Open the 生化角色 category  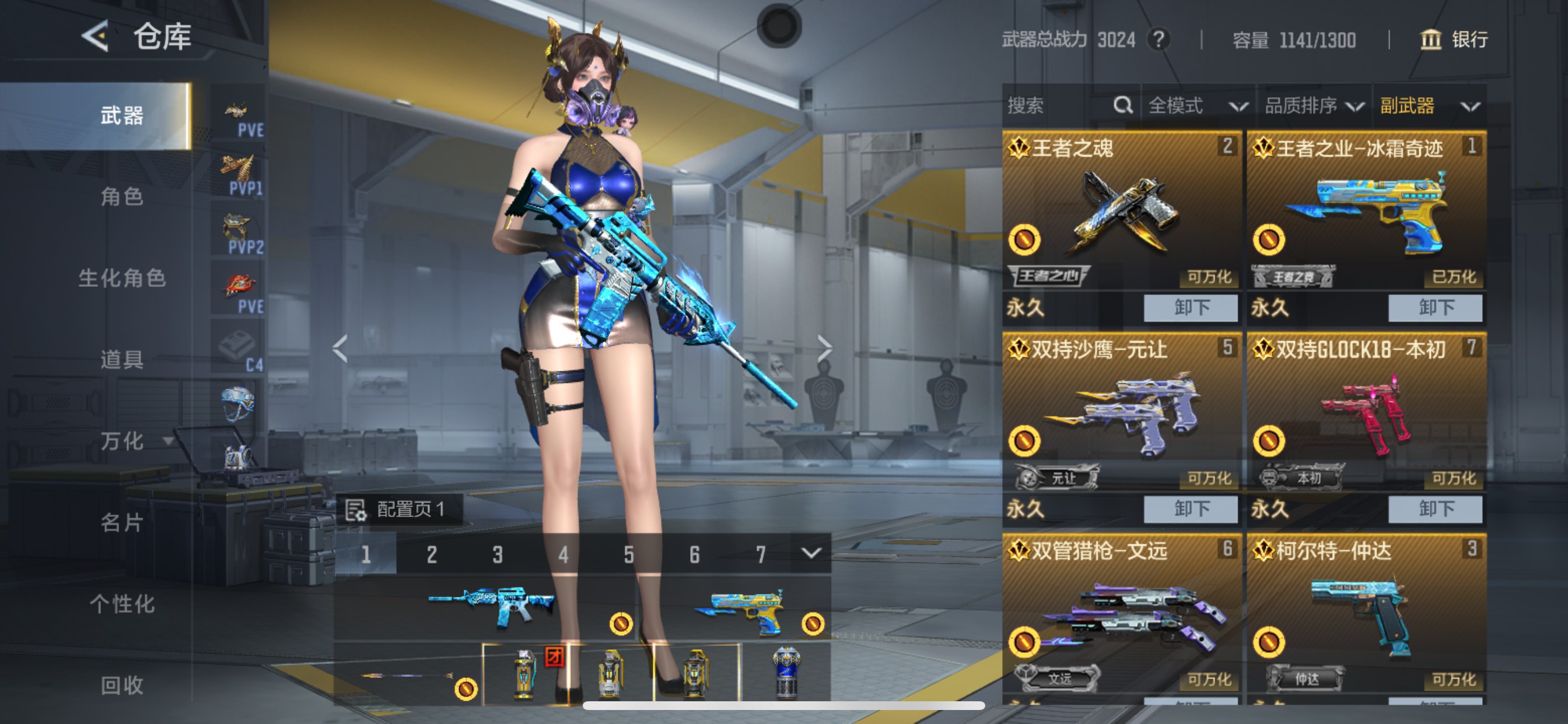pos(122,278)
